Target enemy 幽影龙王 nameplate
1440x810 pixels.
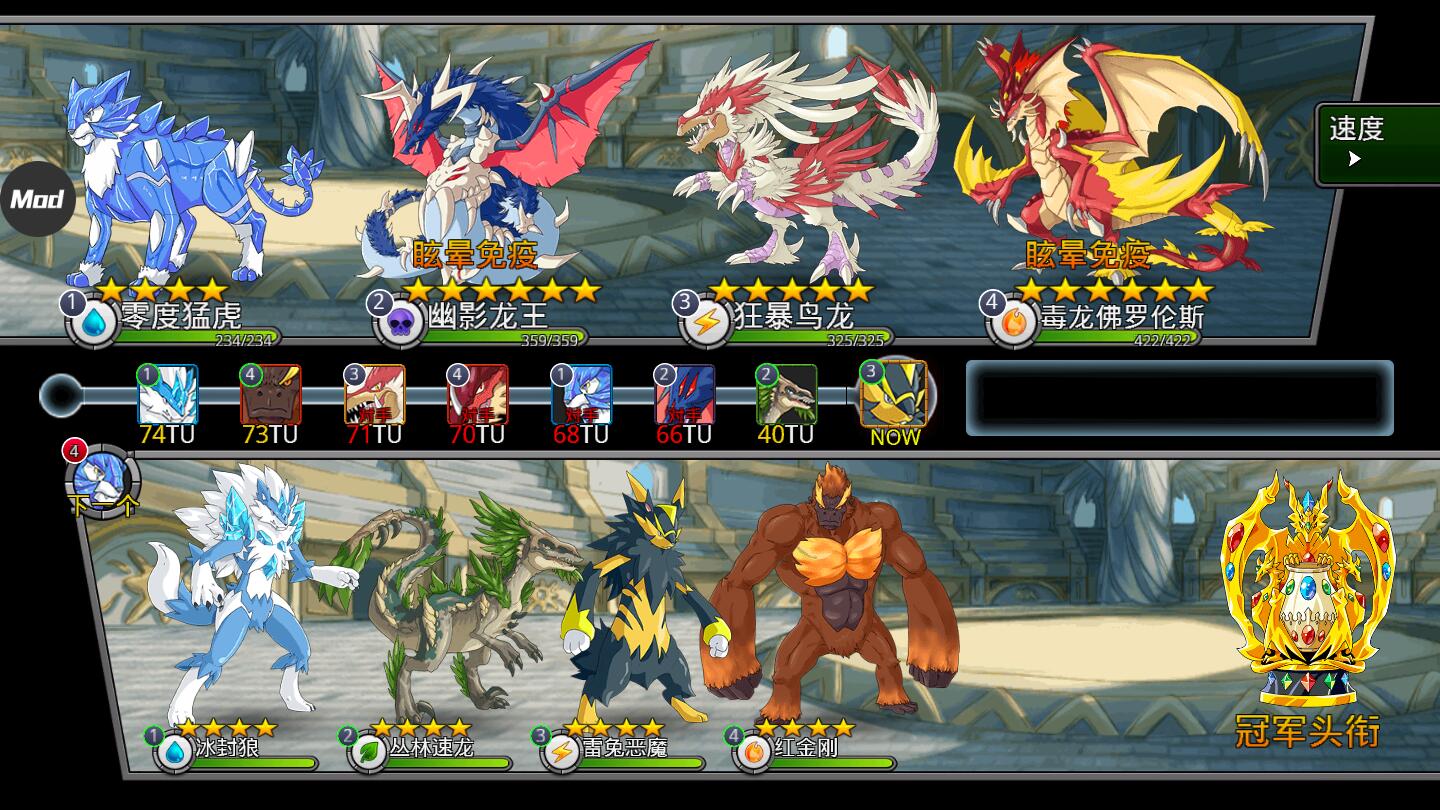coord(488,318)
